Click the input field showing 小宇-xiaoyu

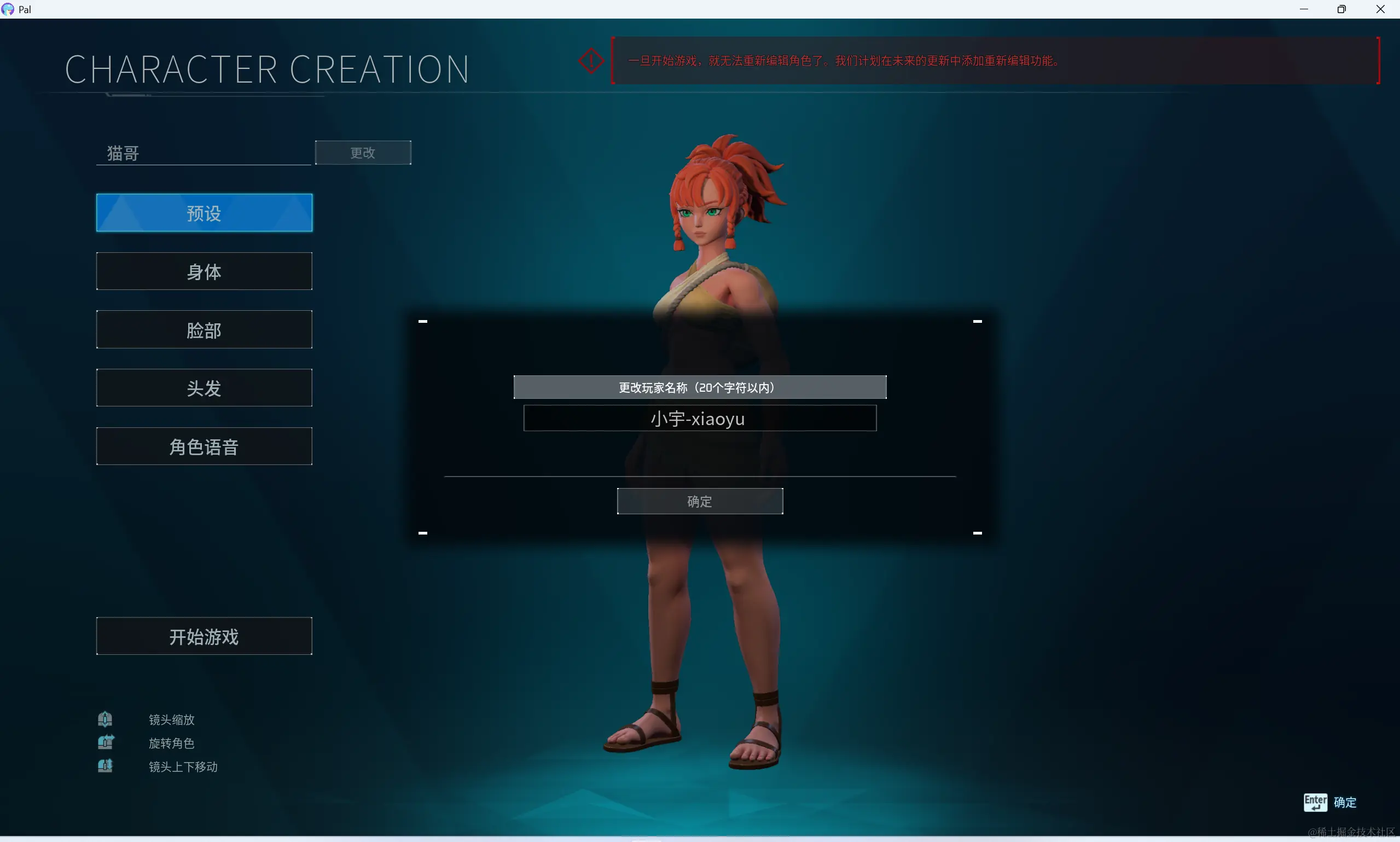(699, 418)
